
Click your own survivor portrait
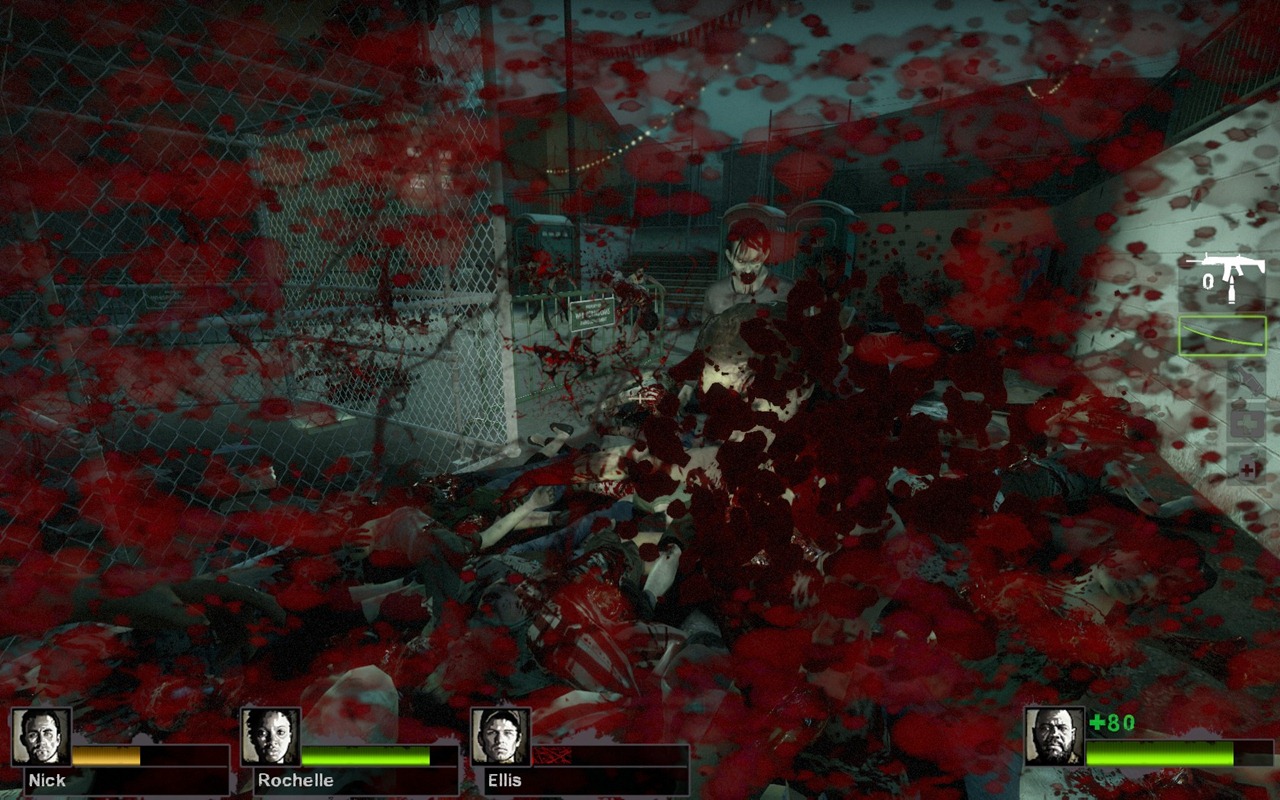tap(1054, 737)
